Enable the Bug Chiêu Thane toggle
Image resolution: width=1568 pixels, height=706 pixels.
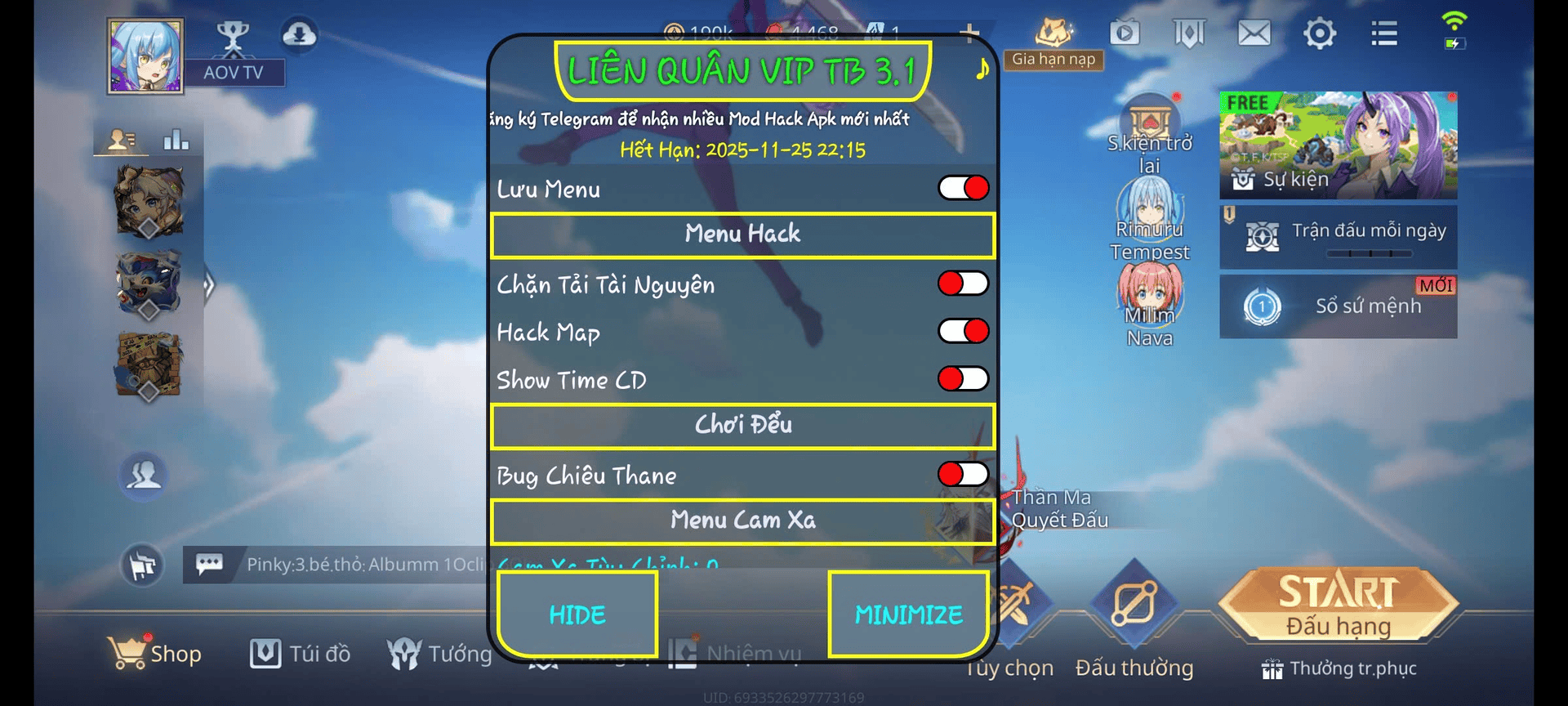962,474
